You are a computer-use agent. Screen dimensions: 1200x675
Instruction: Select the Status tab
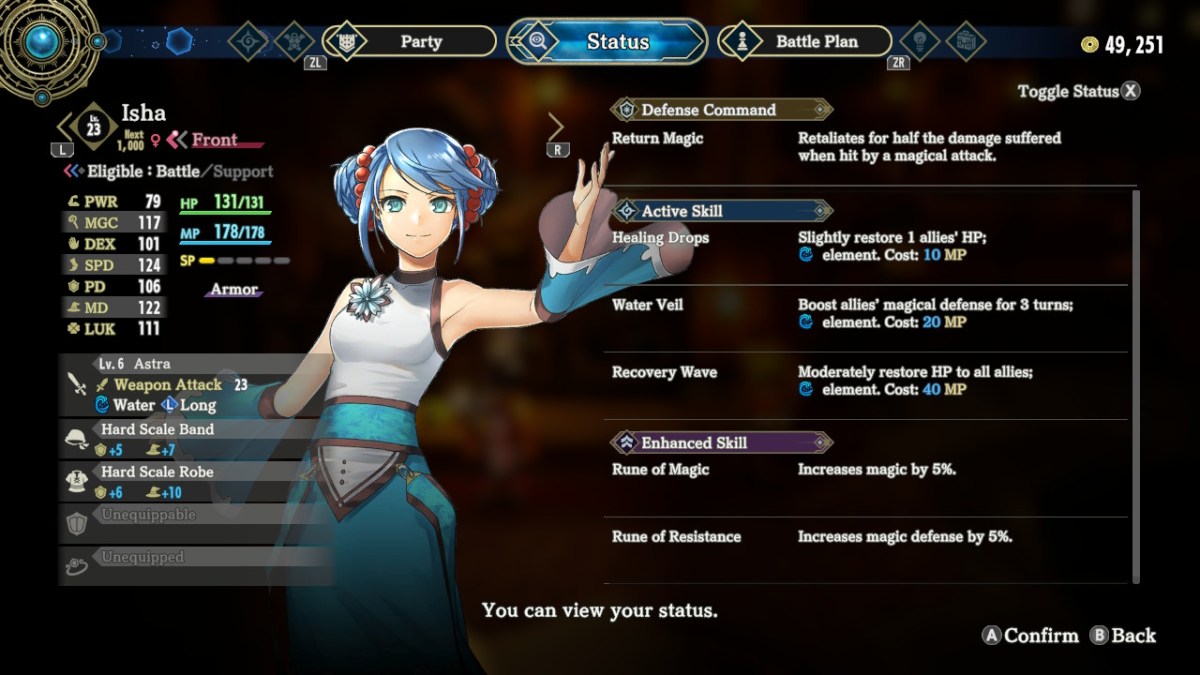pos(617,41)
